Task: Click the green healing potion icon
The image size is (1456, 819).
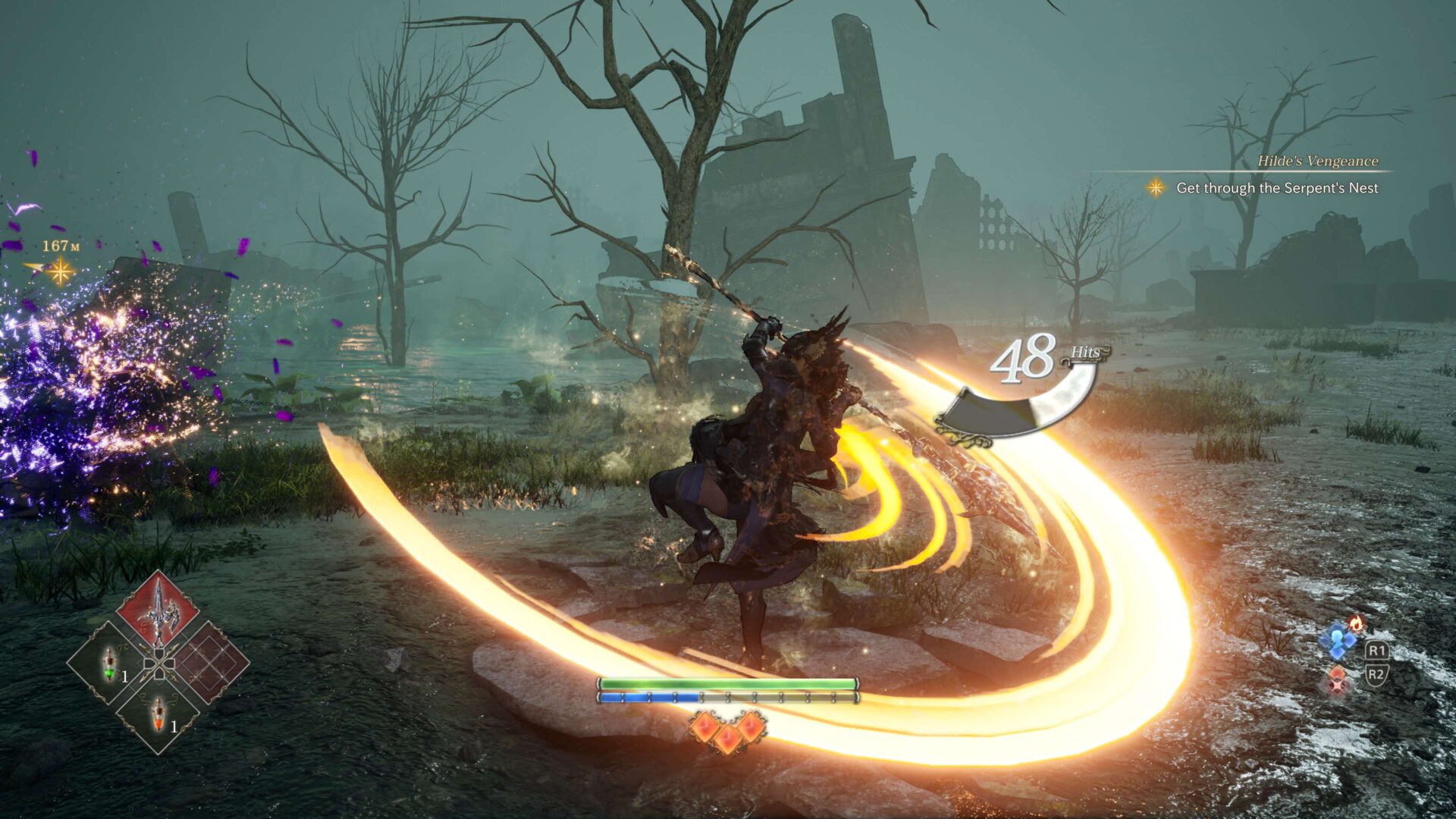Action: (x=108, y=664)
